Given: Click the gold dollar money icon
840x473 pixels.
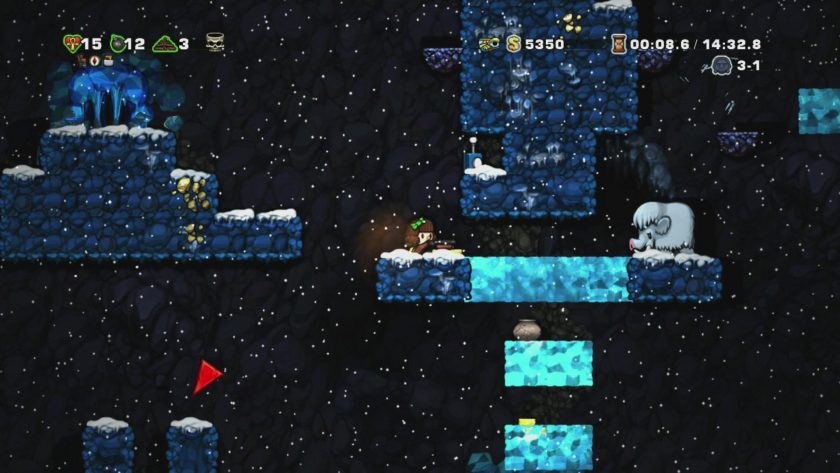Looking at the screenshot, I should click(513, 43).
